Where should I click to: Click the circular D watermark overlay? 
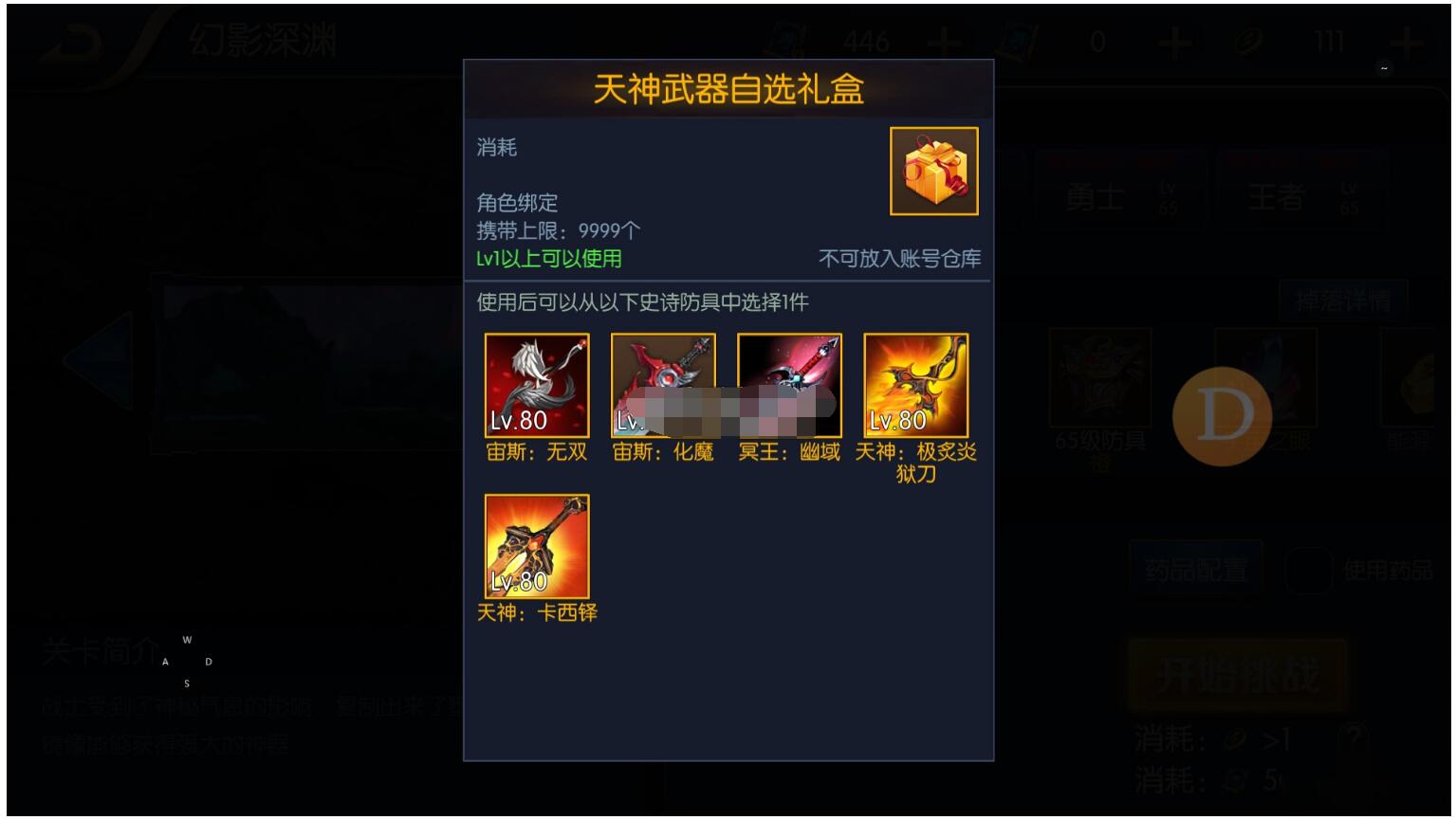[x=1222, y=414]
